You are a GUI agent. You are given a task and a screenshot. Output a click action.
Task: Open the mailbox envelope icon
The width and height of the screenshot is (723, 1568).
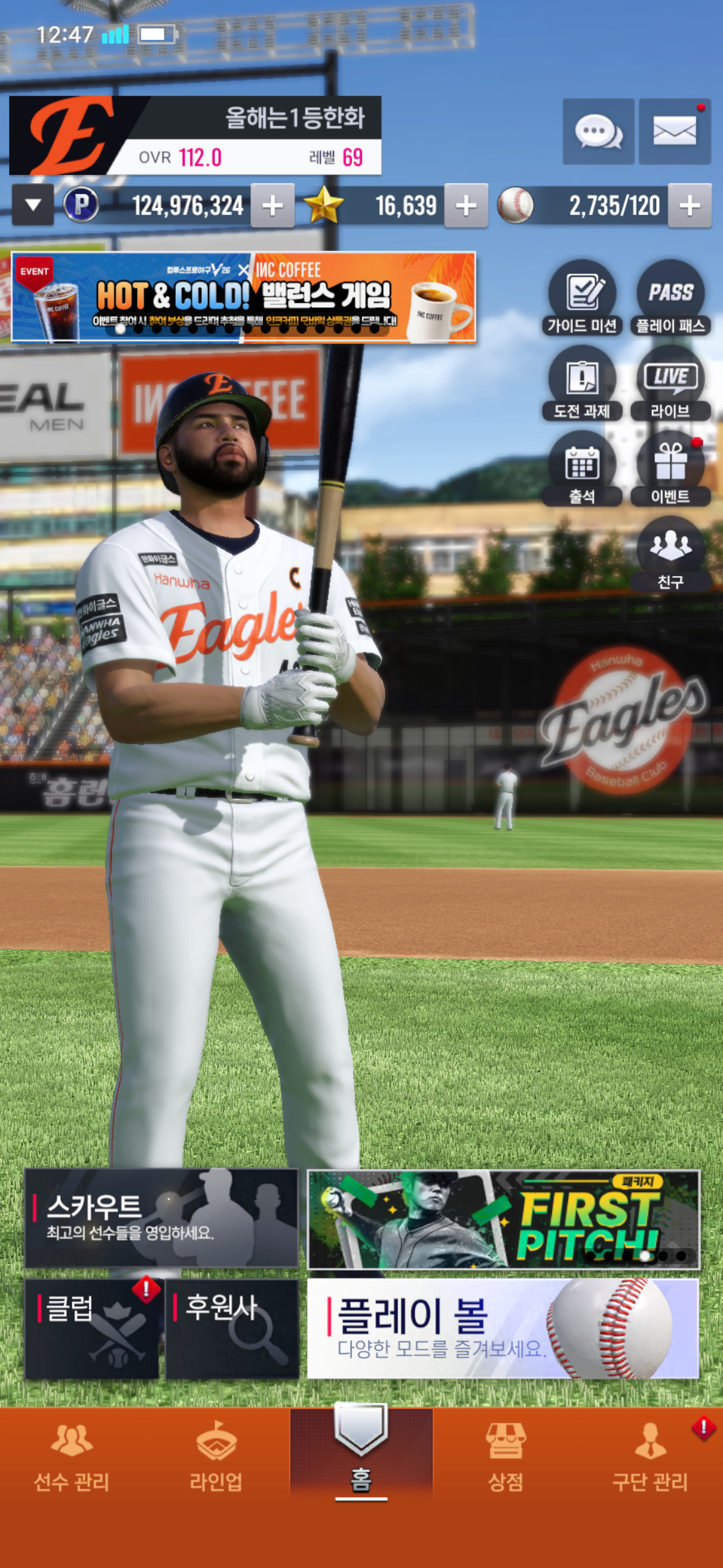(x=674, y=131)
